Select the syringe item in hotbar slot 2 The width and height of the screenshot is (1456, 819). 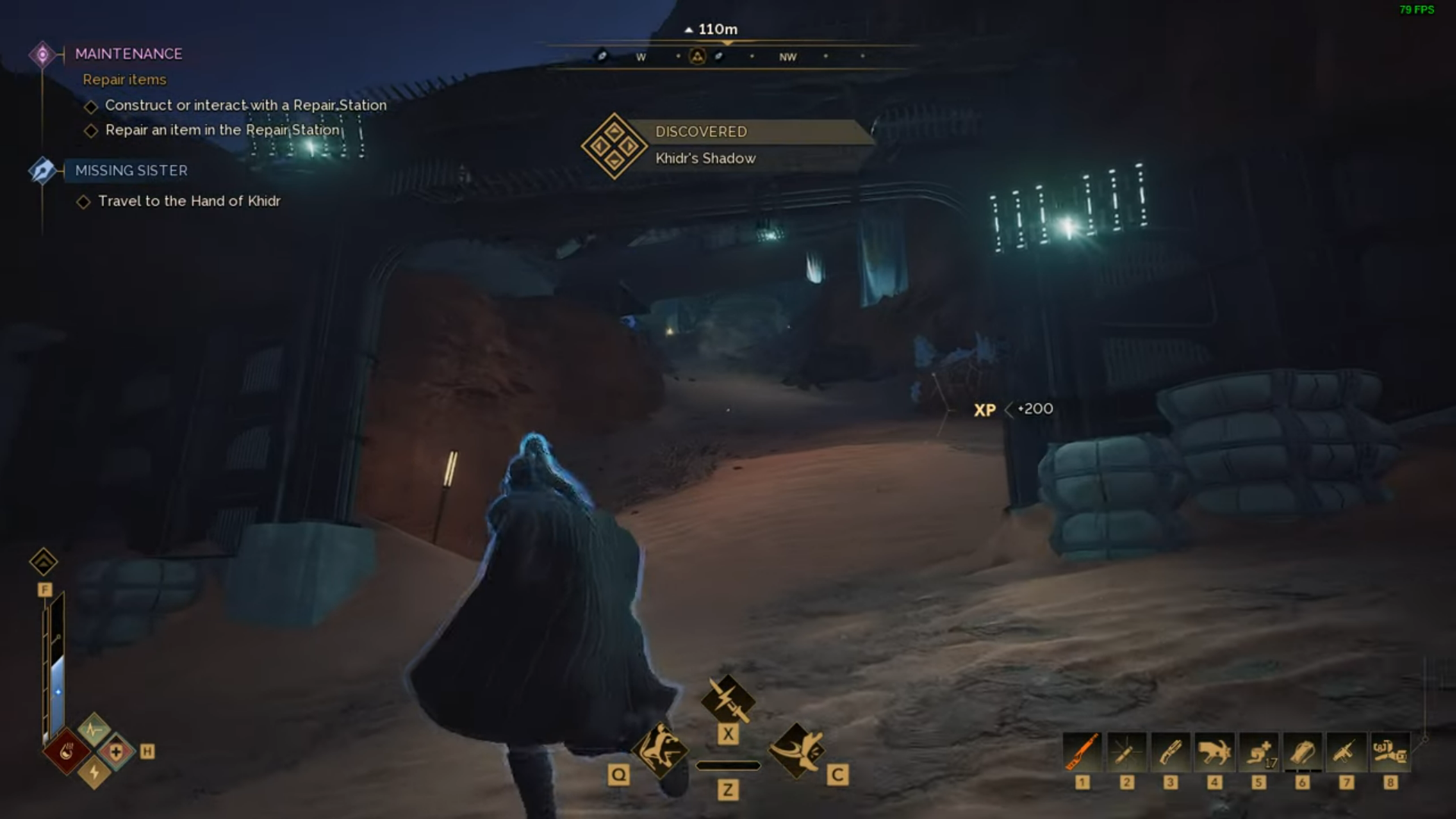pyautogui.click(x=1127, y=753)
